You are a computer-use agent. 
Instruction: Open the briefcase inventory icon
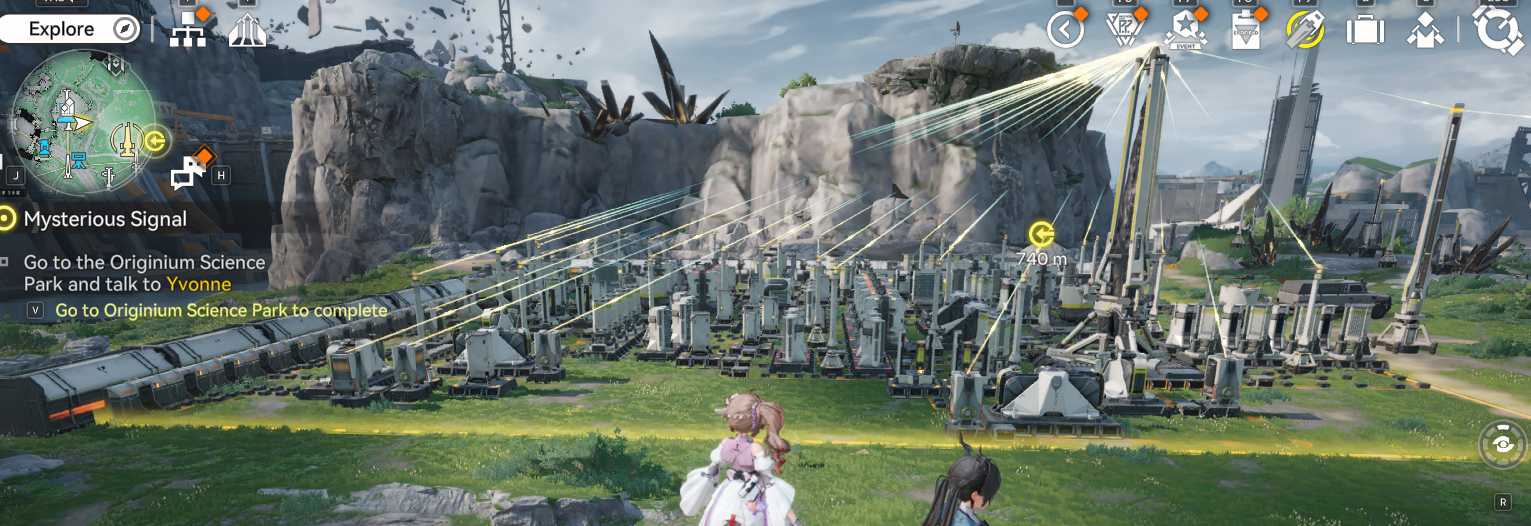click(x=1365, y=30)
